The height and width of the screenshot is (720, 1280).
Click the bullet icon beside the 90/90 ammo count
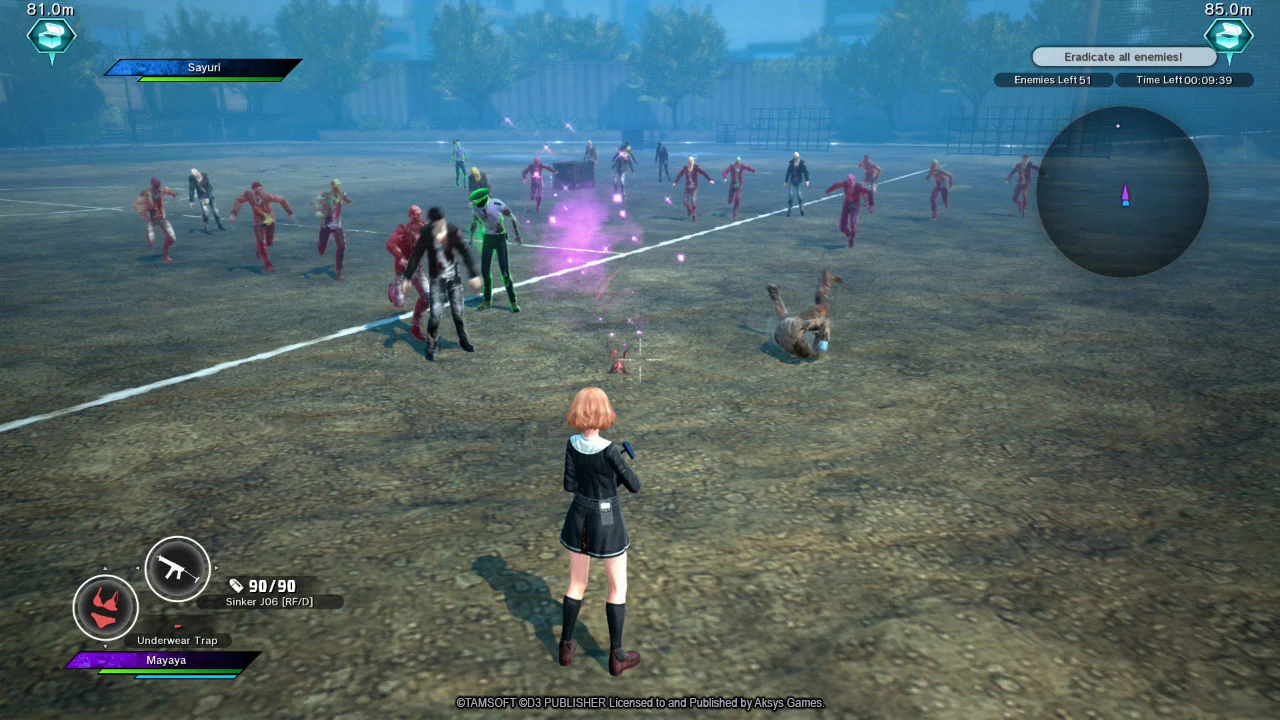click(236, 585)
